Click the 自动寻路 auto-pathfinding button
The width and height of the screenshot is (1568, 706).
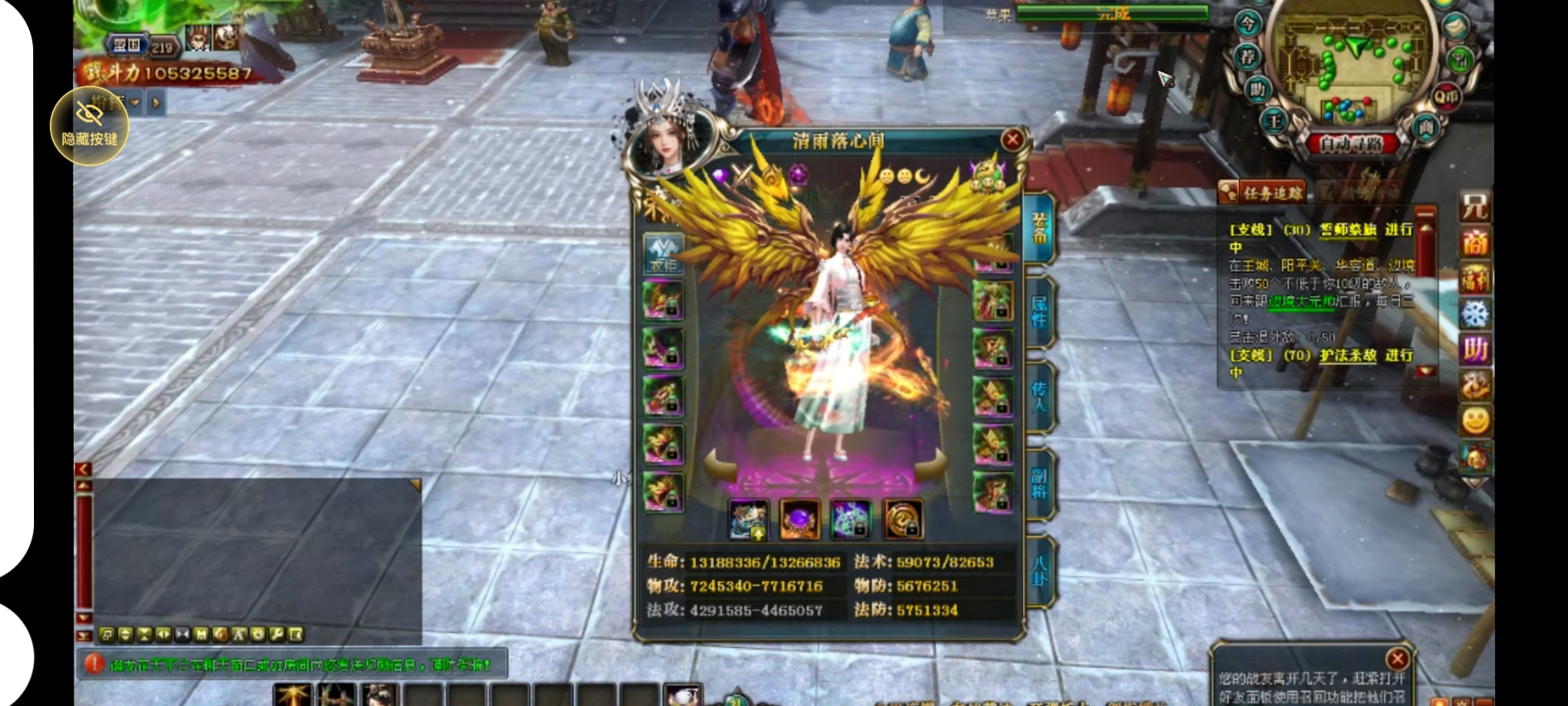[1351, 144]
